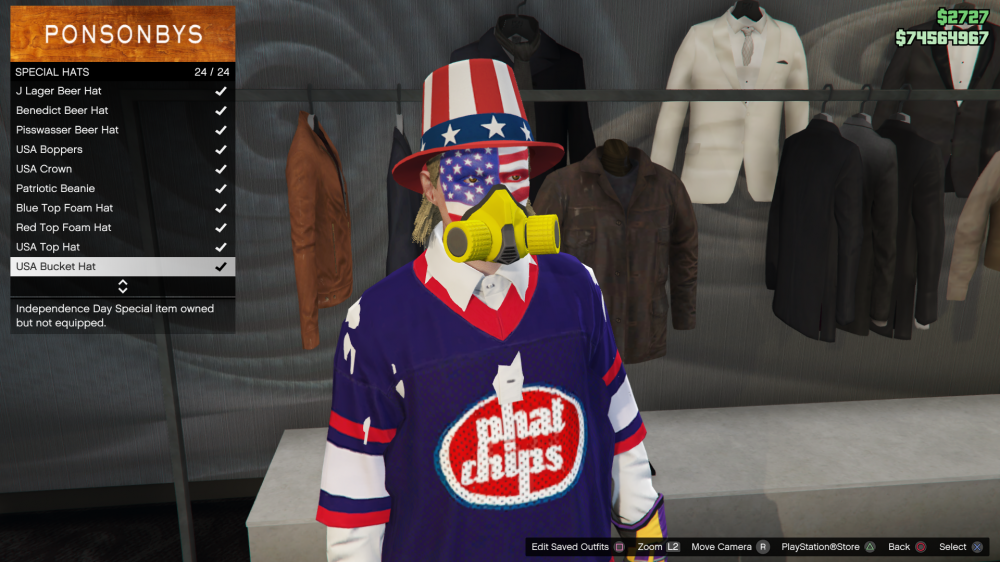Image resolution: width=1000 pixels, height=562 pixels.
Task: Choose the Benedict Beer Hat entry
Action: point(122,110)
